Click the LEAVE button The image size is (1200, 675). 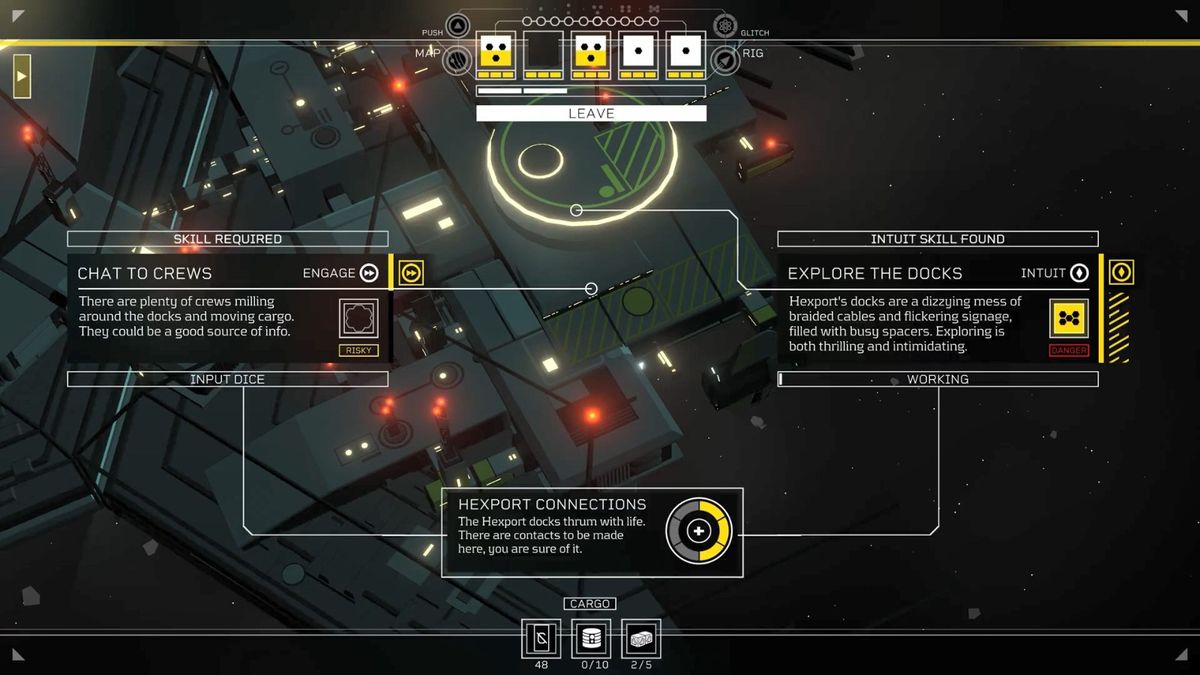(x=591, y=114)
